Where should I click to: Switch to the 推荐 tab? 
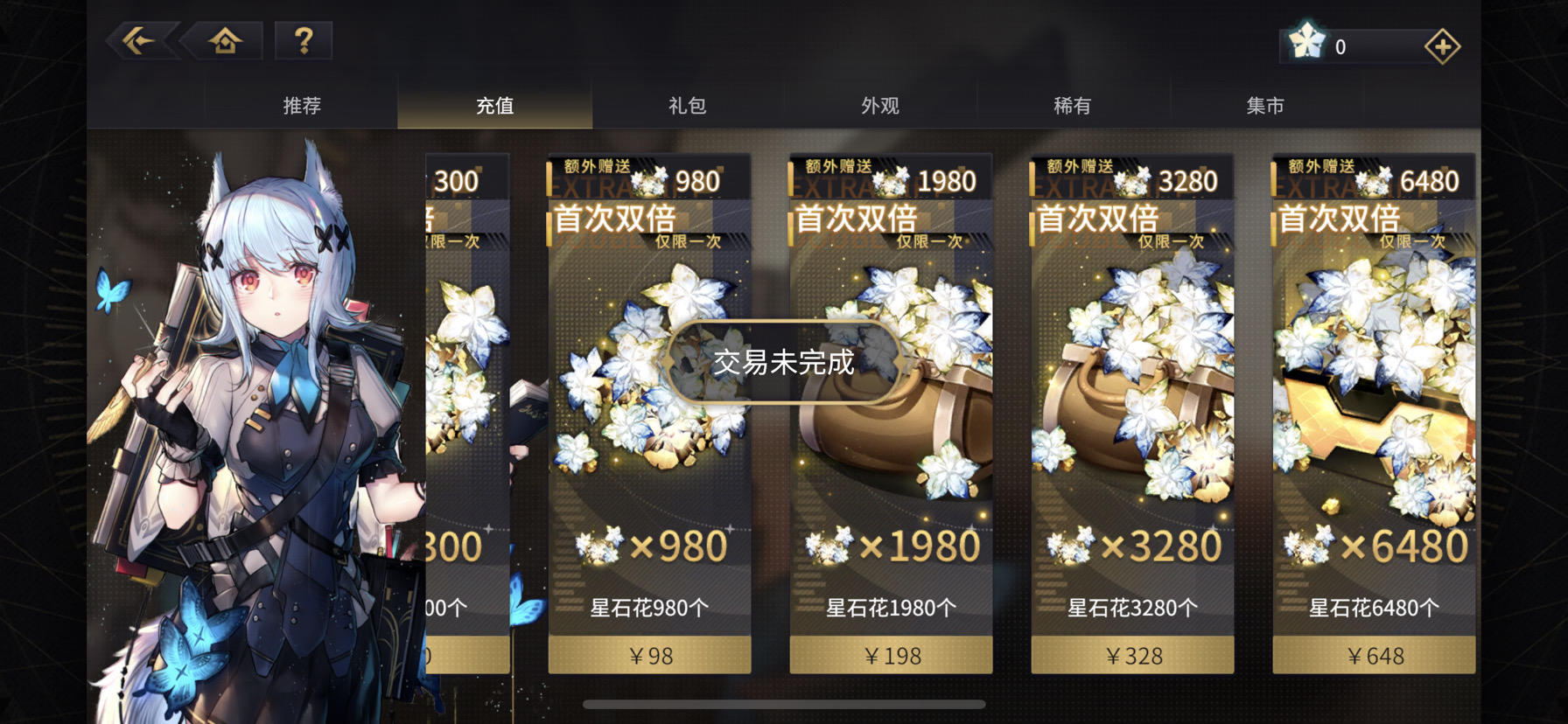pos(302,104)
